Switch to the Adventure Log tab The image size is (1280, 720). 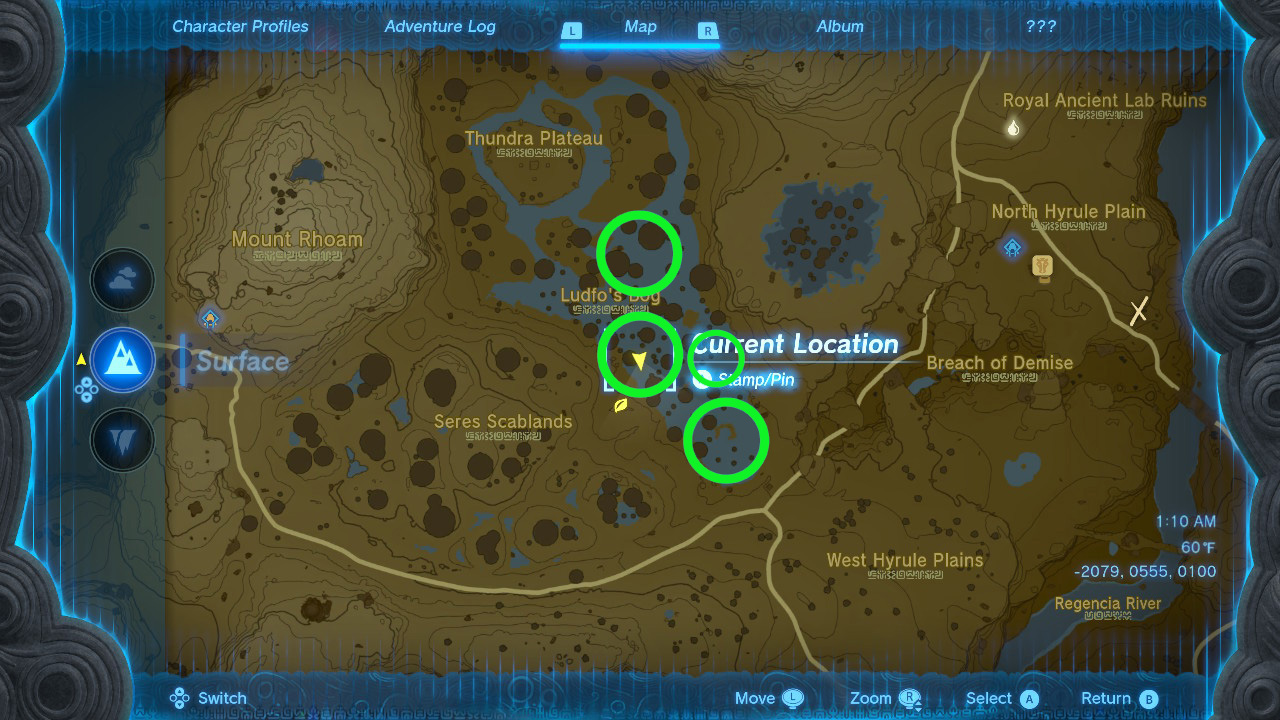pyautogui.click(x=440, y=26)
